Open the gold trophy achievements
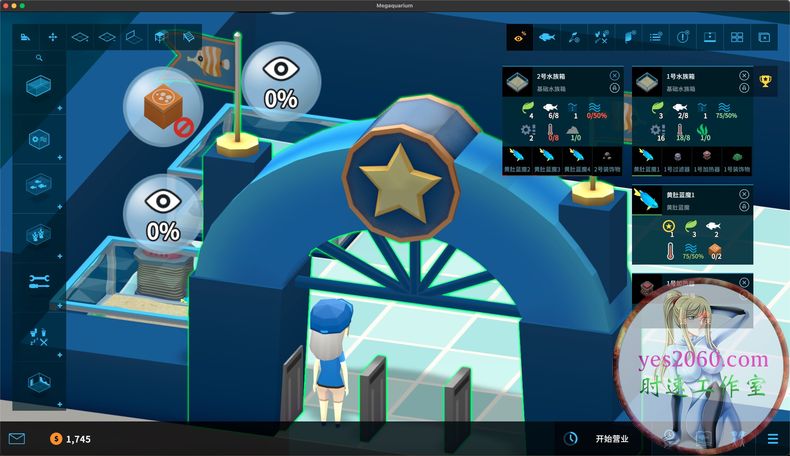 766,81
